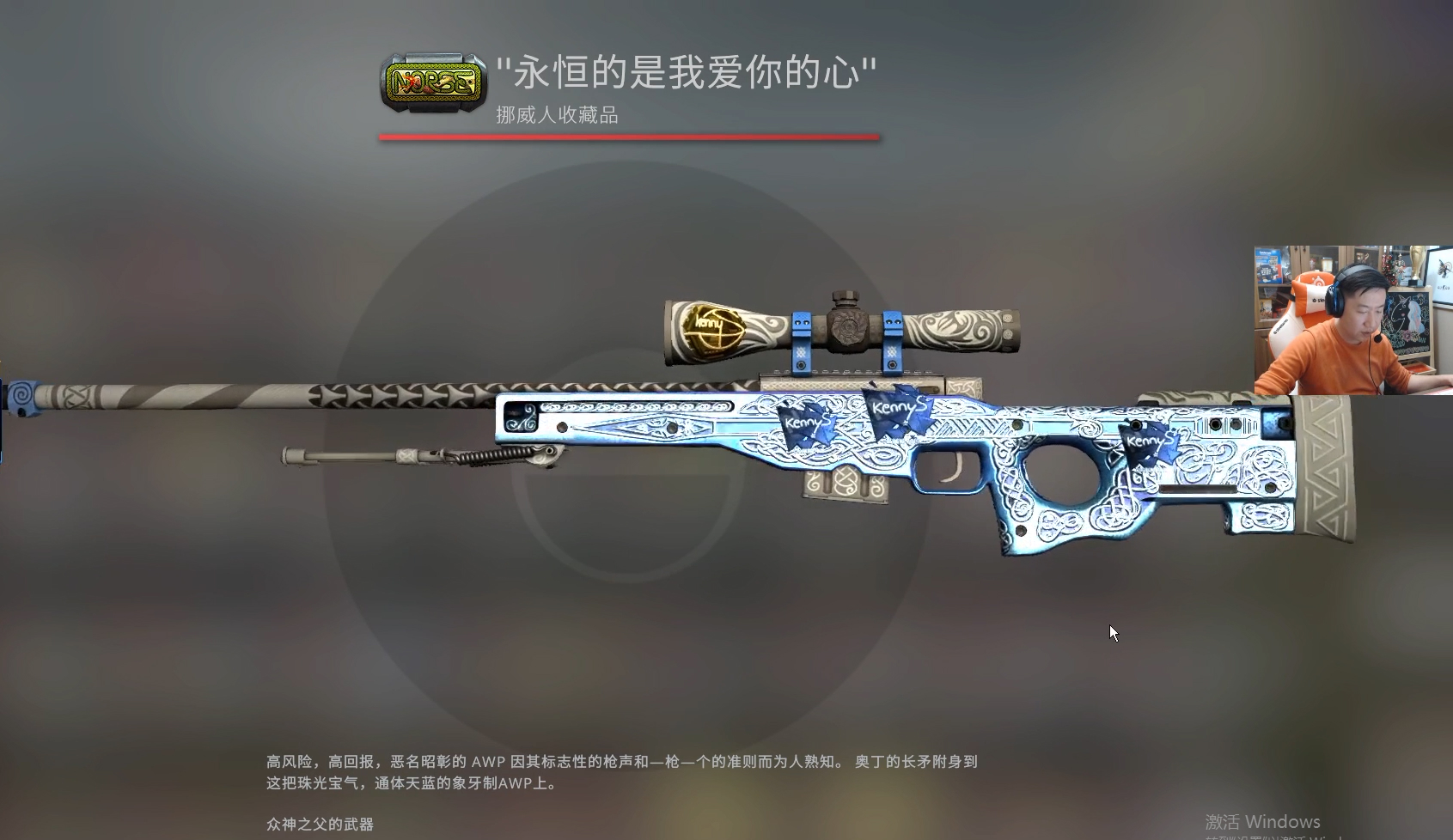Click the folded bipod under the barrel
This screenshot has height=840, width=1453.
[412, 455]
